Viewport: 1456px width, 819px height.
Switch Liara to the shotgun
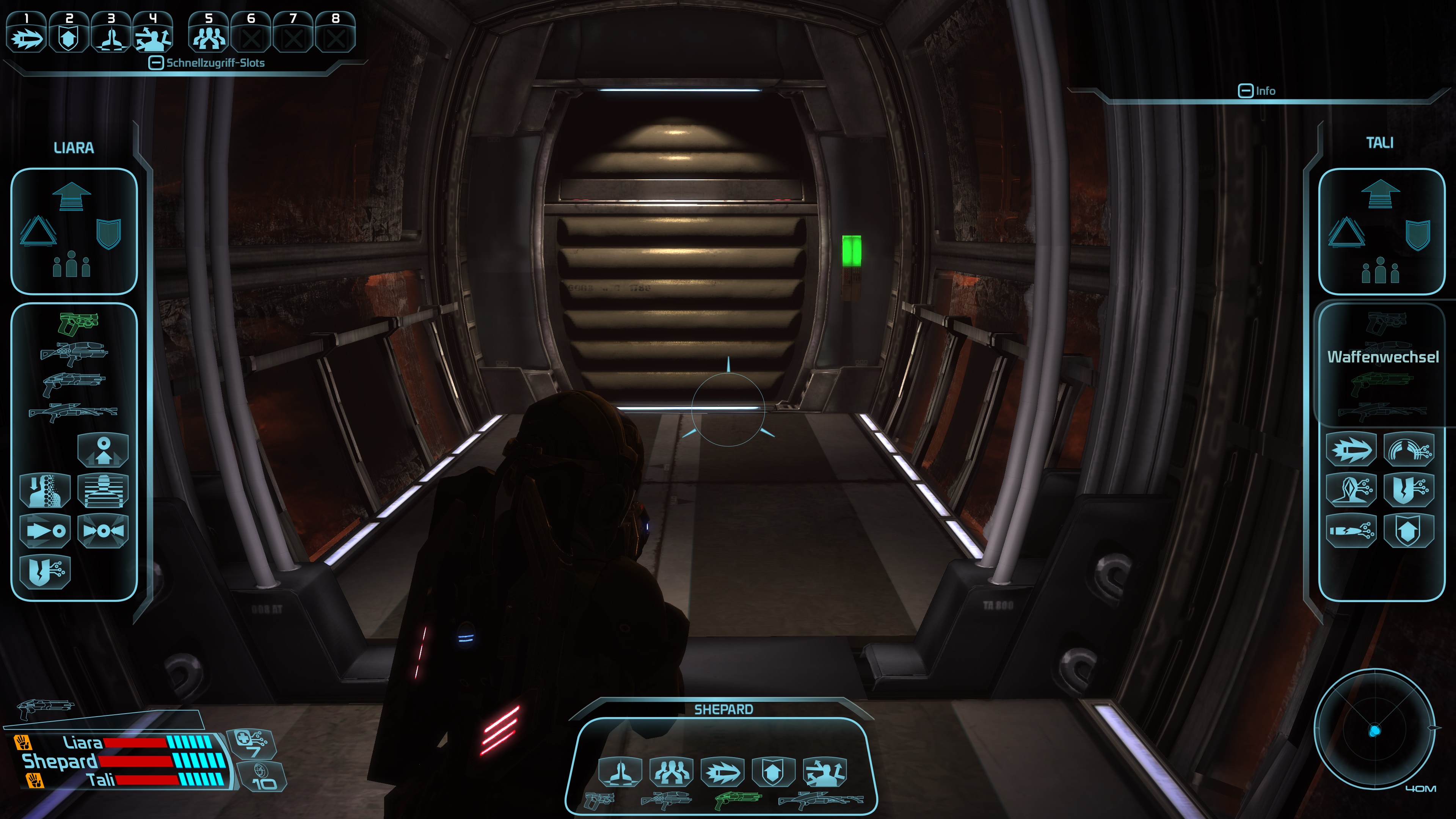(x=74, y=384)
